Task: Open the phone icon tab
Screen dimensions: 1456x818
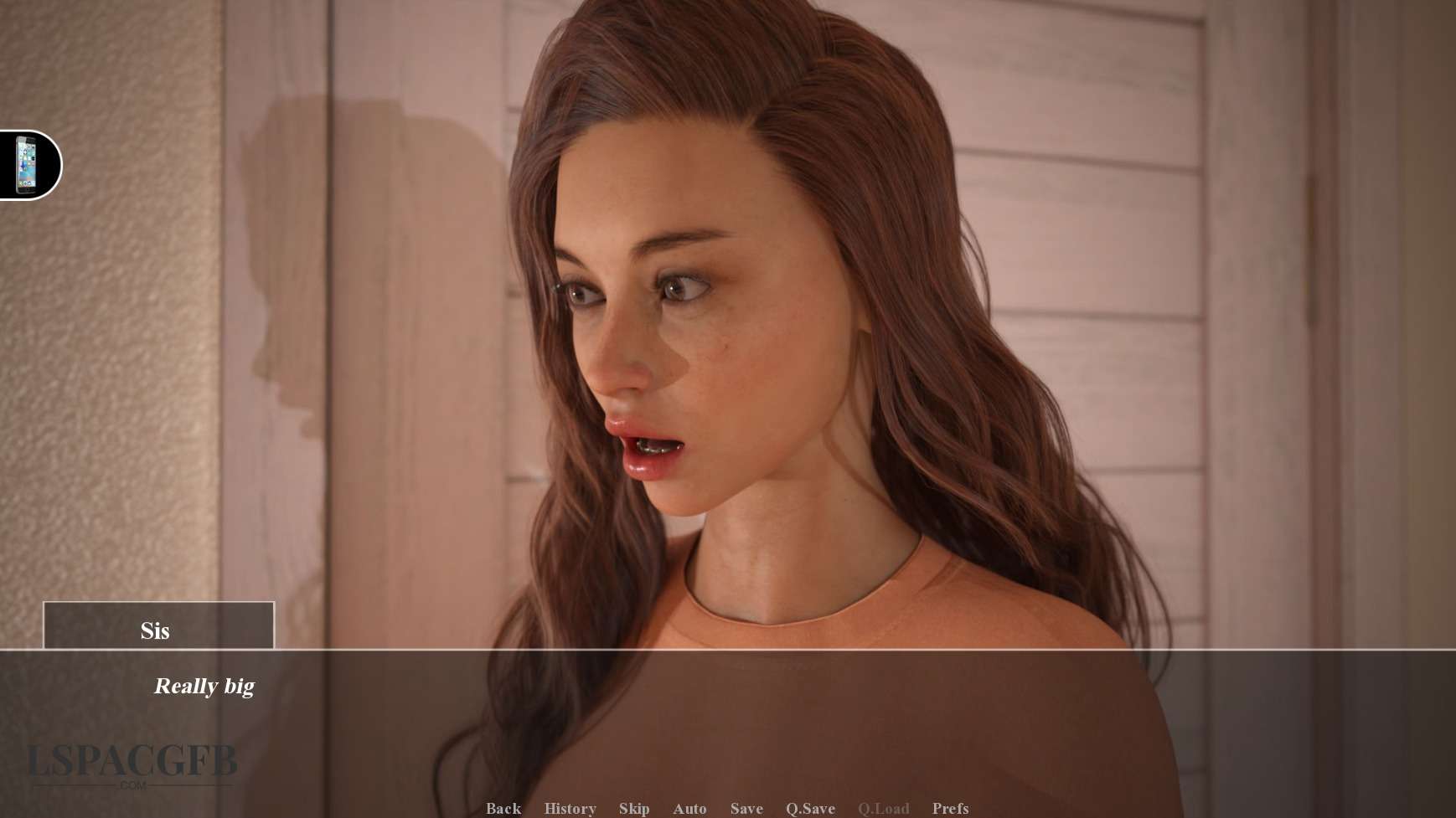Action: pos(27,165)
